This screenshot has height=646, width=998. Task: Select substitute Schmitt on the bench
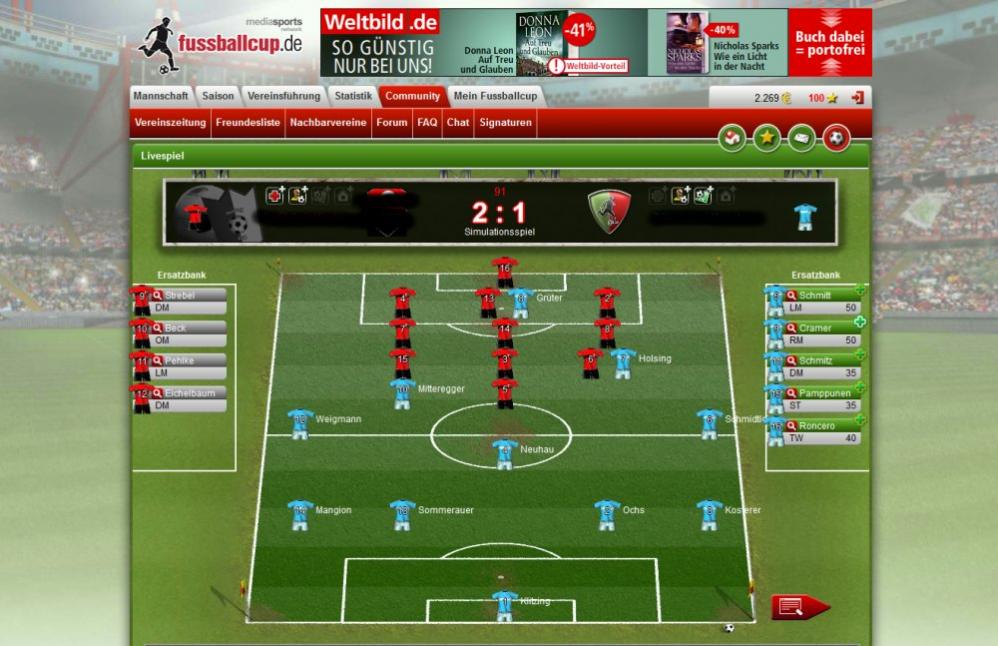(x=815, y=296)
